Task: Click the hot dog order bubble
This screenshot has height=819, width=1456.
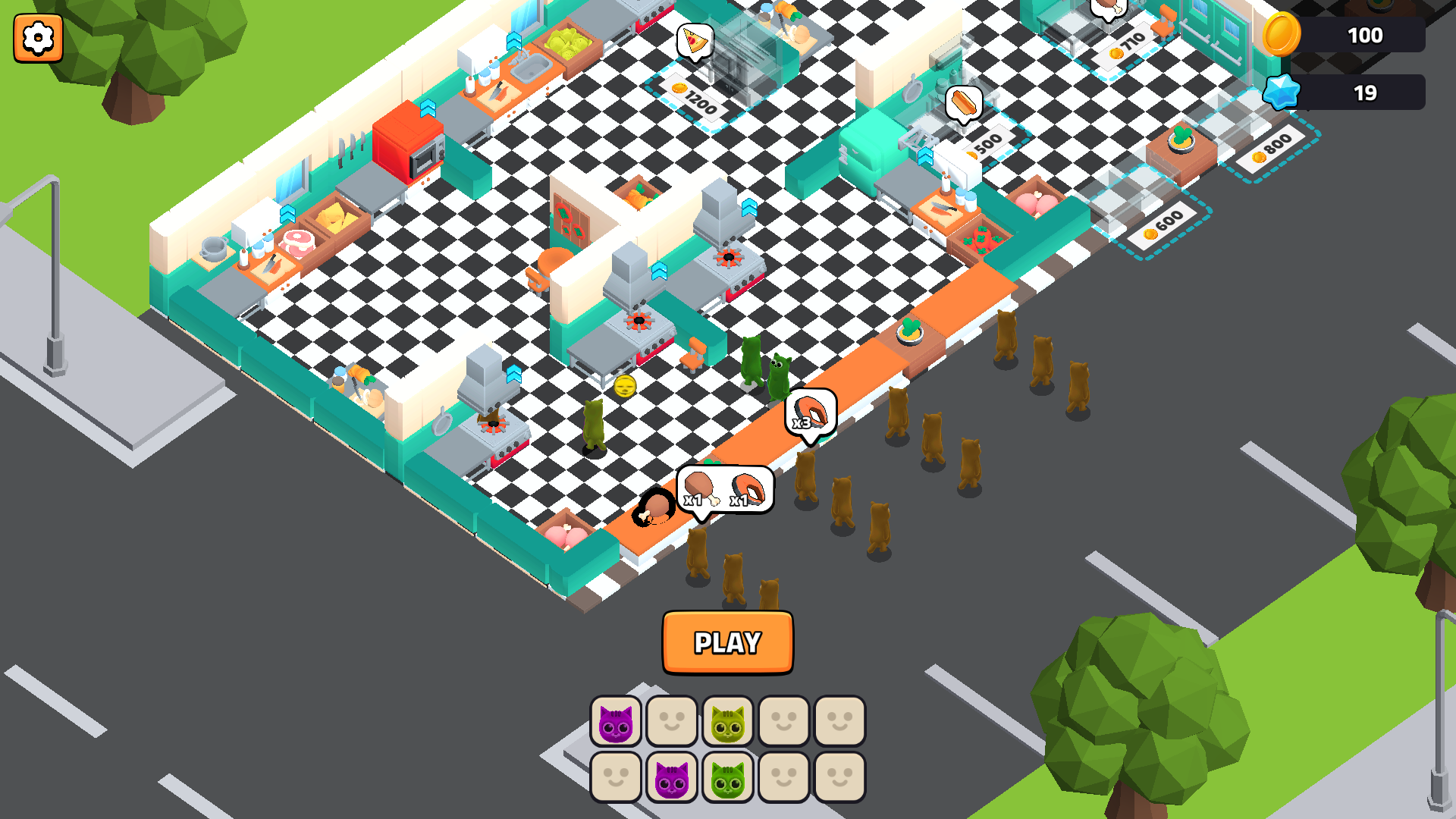Action: [x=966, y=102]
